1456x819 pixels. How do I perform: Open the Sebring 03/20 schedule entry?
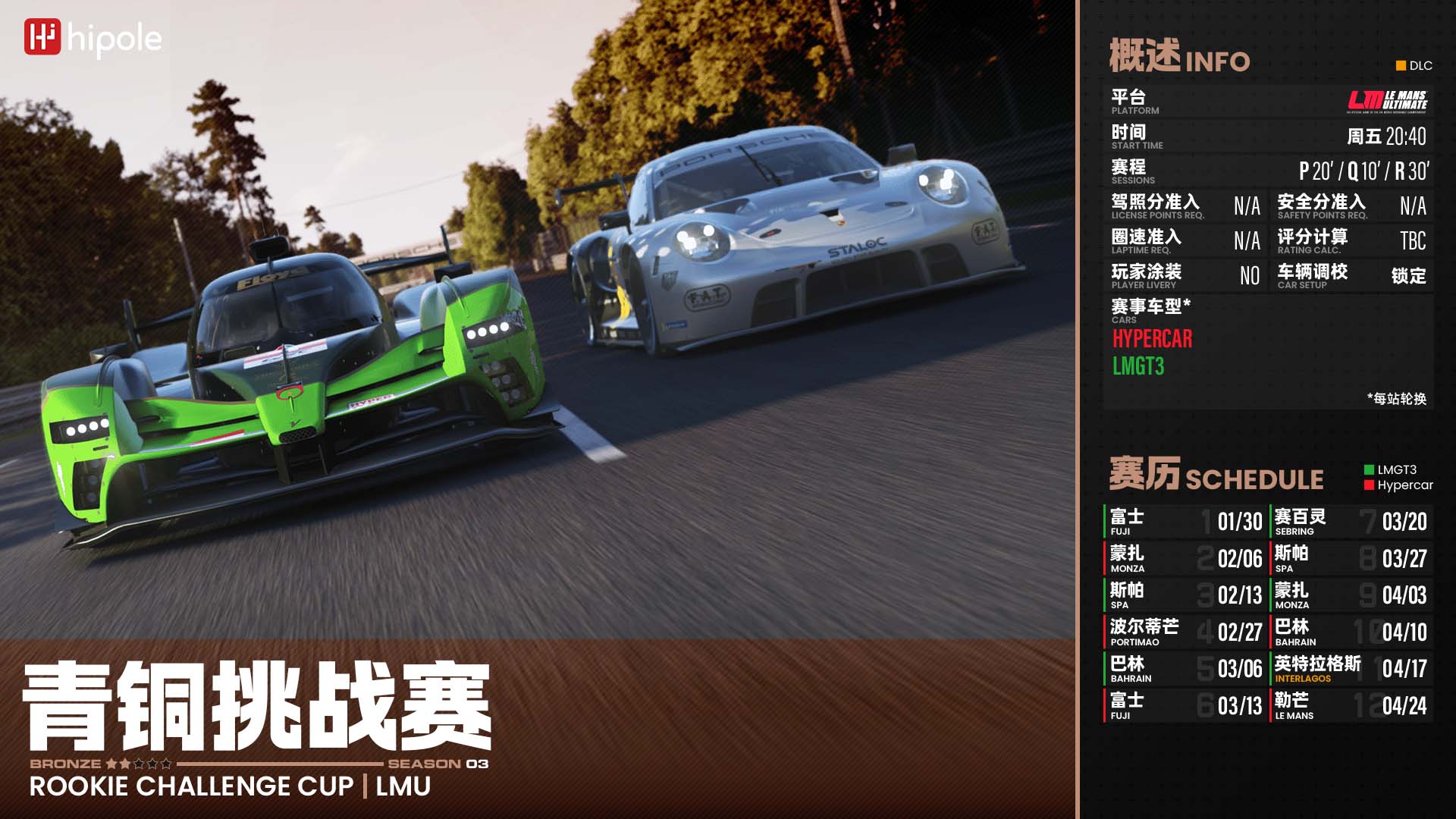pyautogui.click(x=1351, y=522)
